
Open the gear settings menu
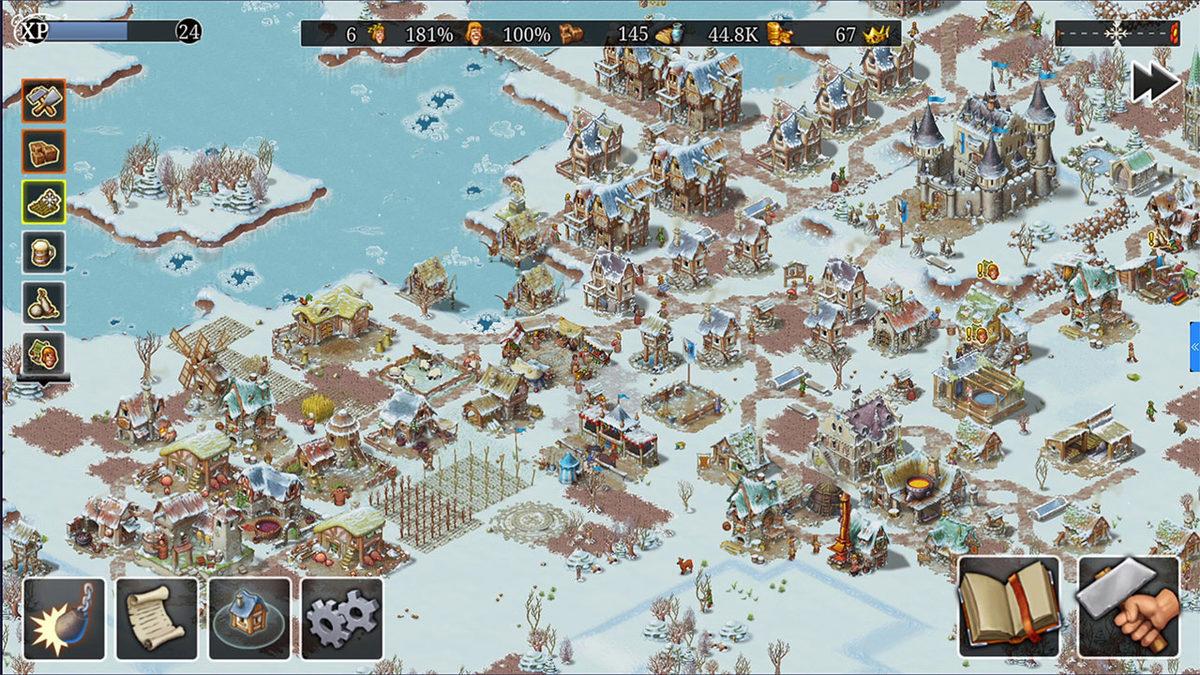(342, 618)
